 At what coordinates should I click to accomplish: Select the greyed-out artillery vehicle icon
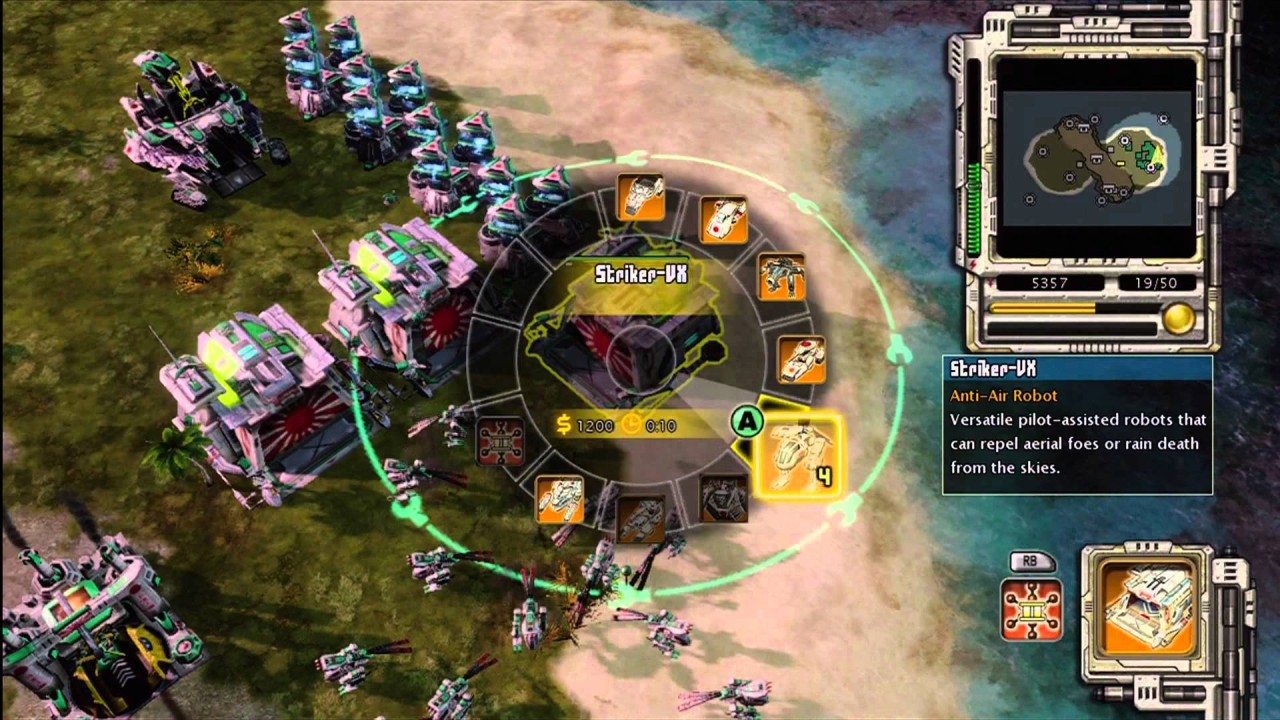point(641,518)
